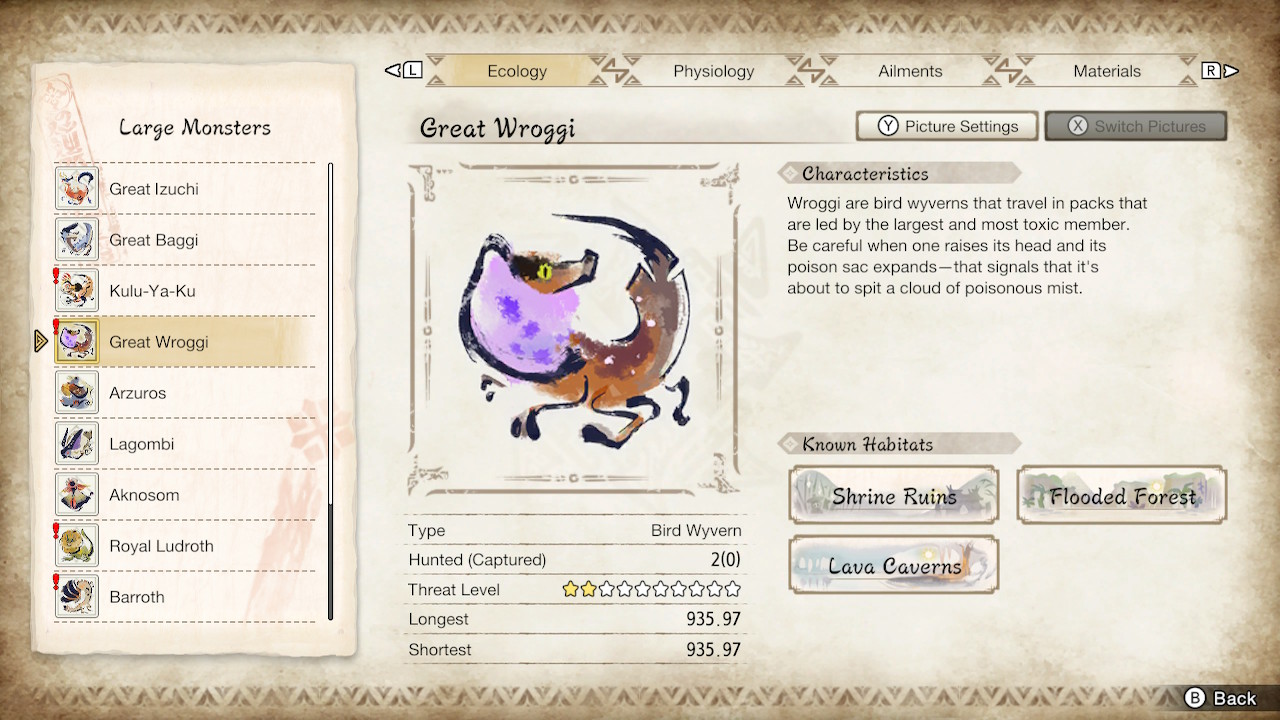Screen dimensions: 1280x720
Task: Select the Arzuros monster icon
Action: coord(76,392)
